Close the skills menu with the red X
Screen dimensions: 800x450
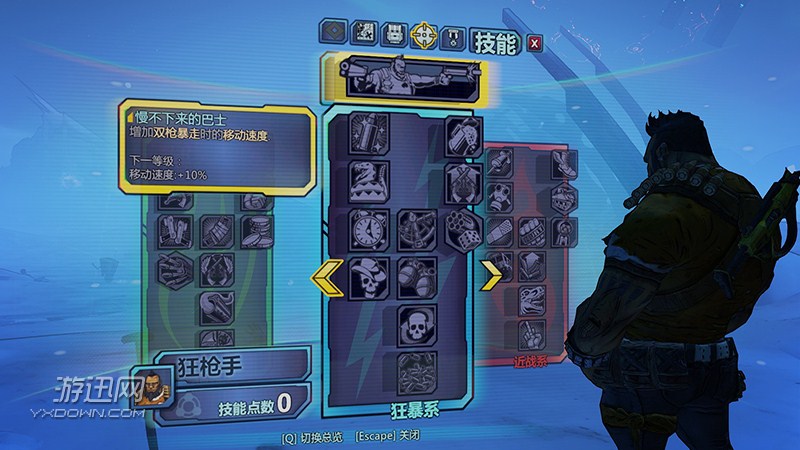[535, 43]
